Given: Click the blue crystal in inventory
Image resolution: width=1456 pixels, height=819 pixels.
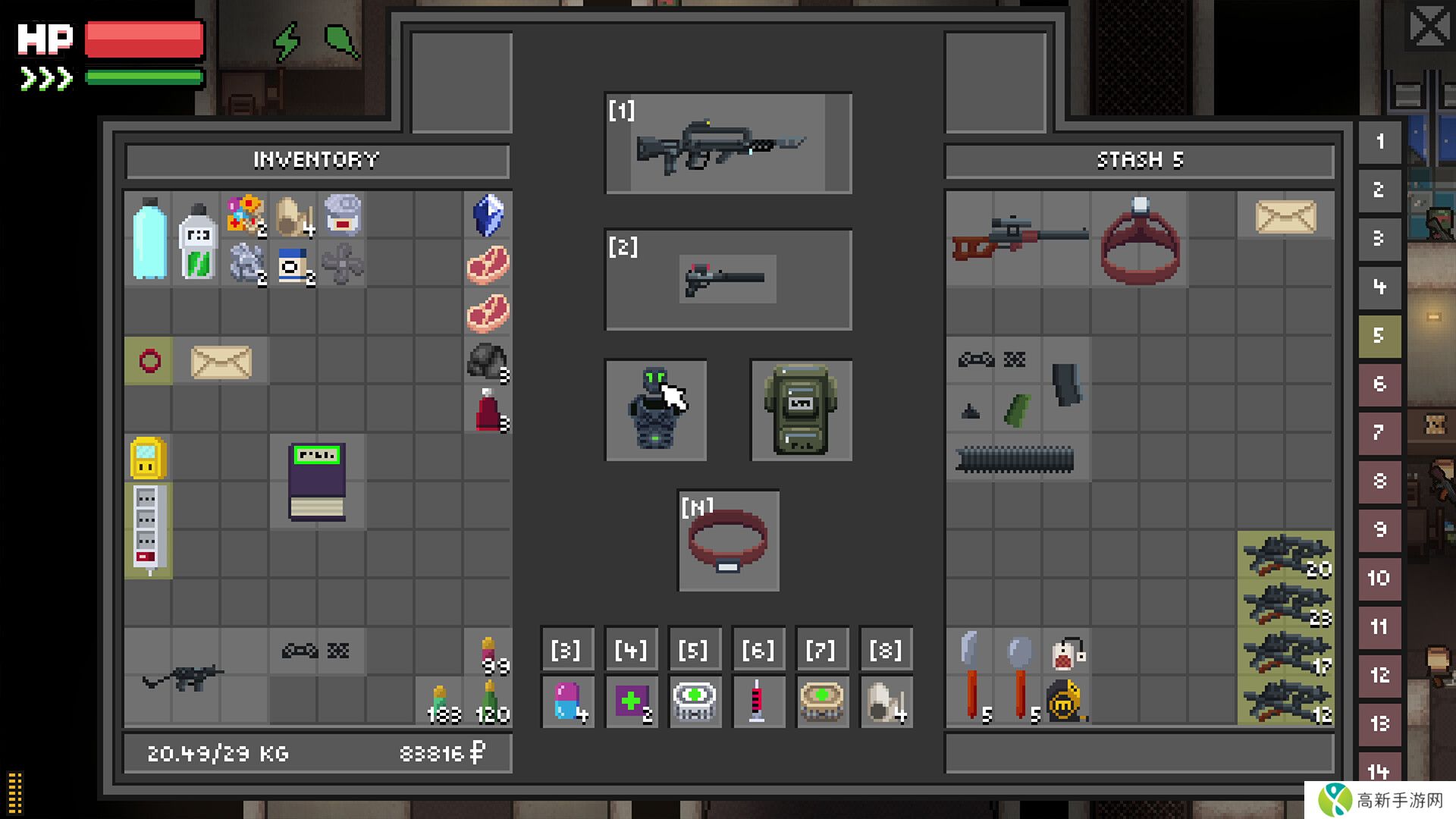Looking at the screenshot, I should coord(488,215).
